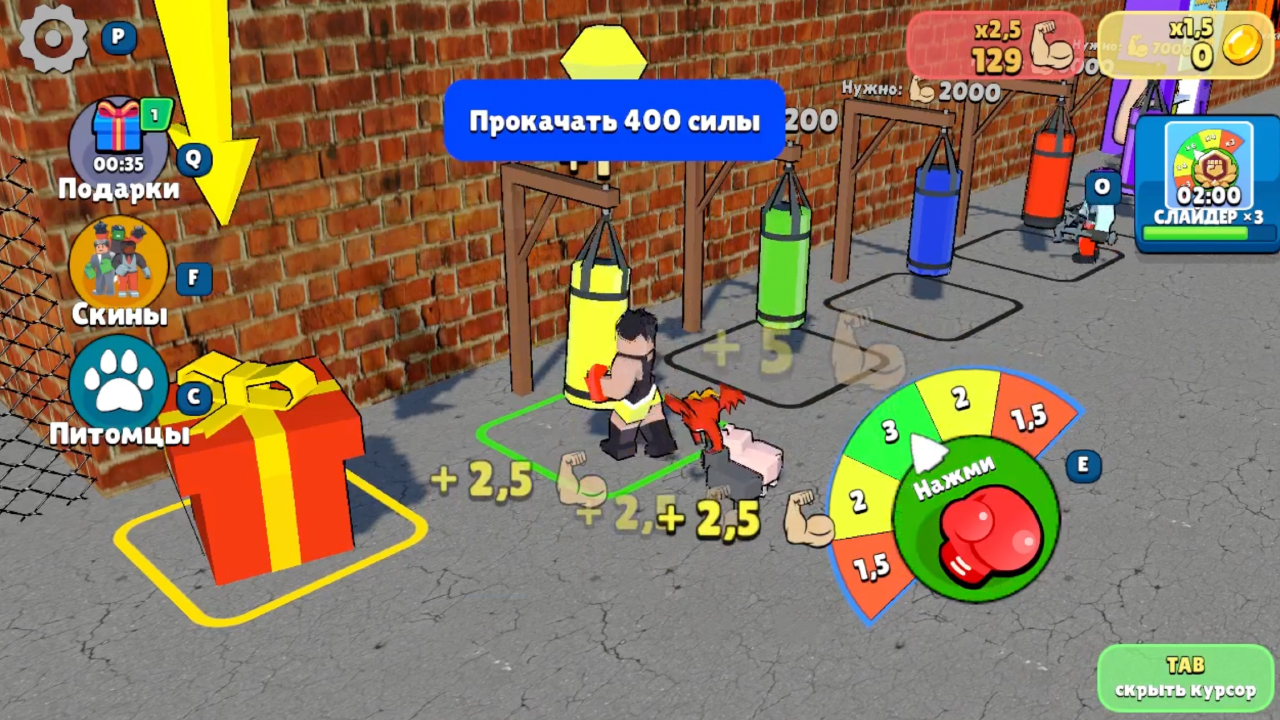Screen dimensions: 1280x720
Task: Click the green 1 gift notification badge
Action: pyautogui.click(x=154, y=115)
